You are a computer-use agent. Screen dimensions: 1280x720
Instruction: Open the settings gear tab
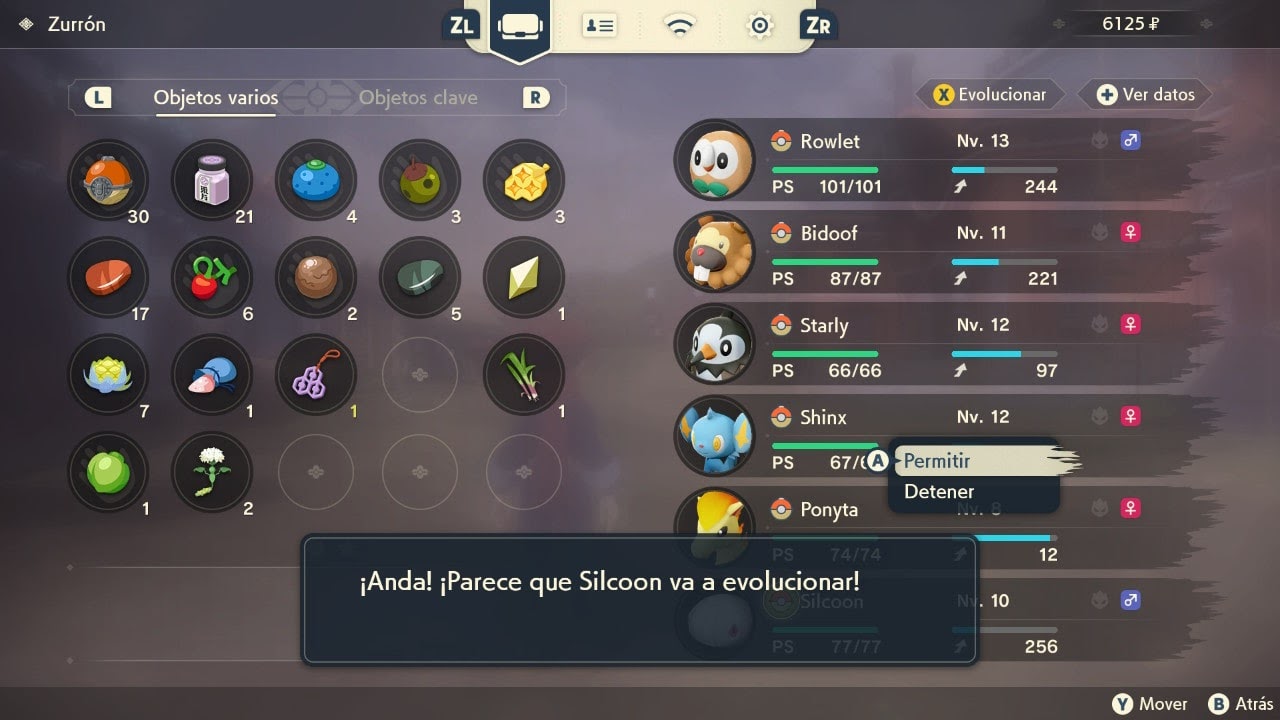tap(760, 26)
